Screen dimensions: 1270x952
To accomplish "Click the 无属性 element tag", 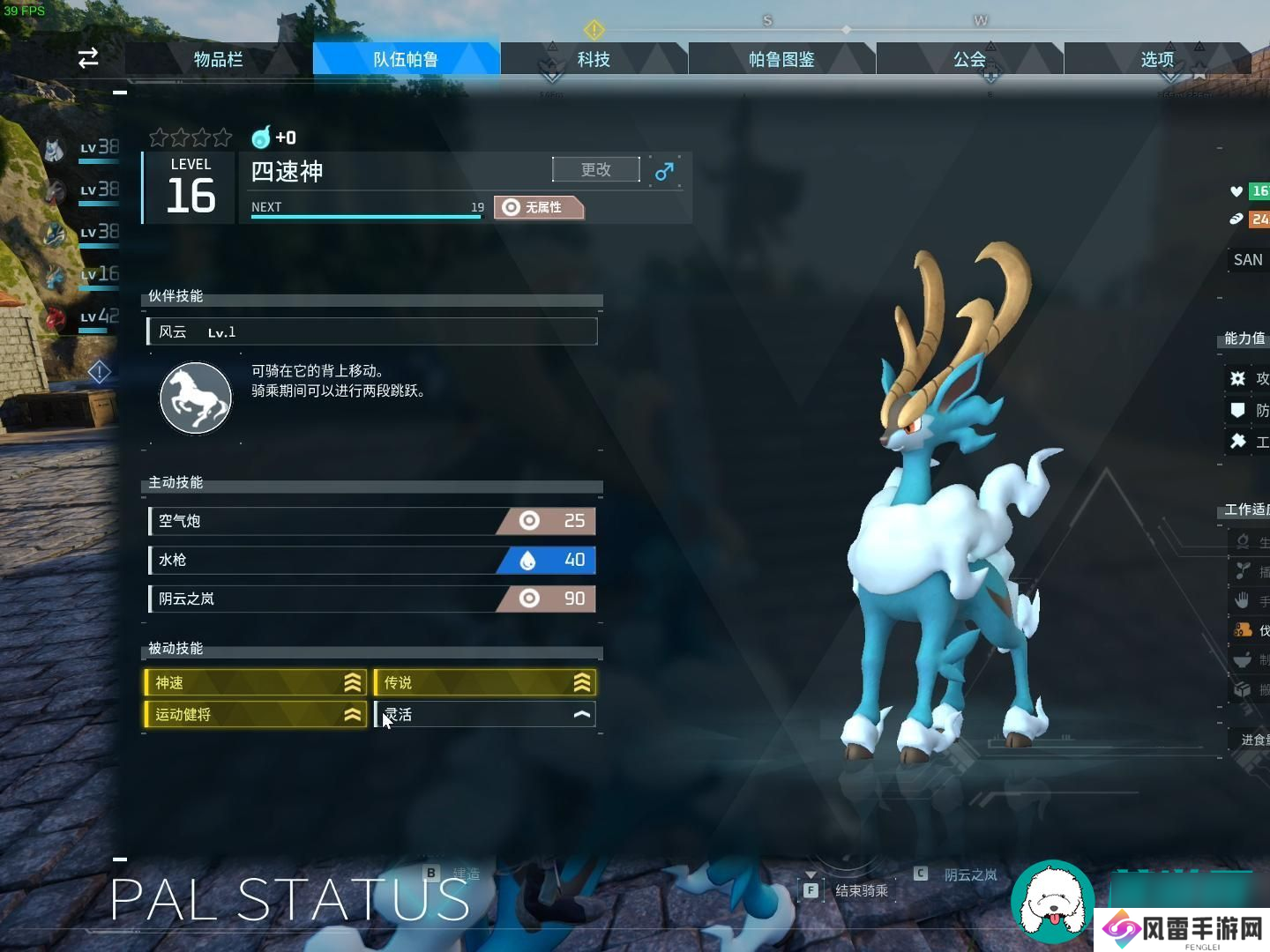I will point(539,207).
